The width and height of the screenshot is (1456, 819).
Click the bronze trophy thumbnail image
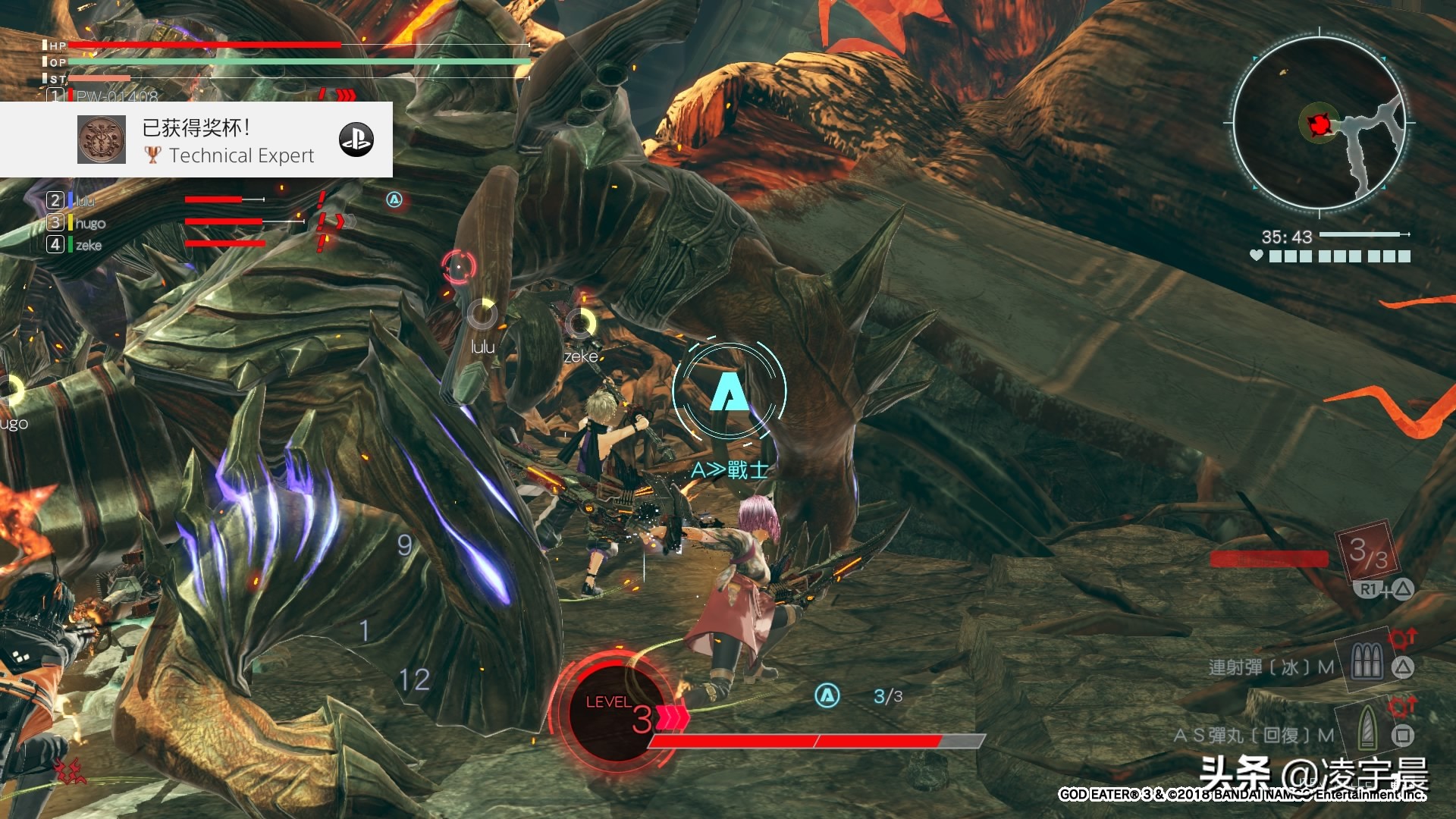pyautogui.click(x=102, y=140)
